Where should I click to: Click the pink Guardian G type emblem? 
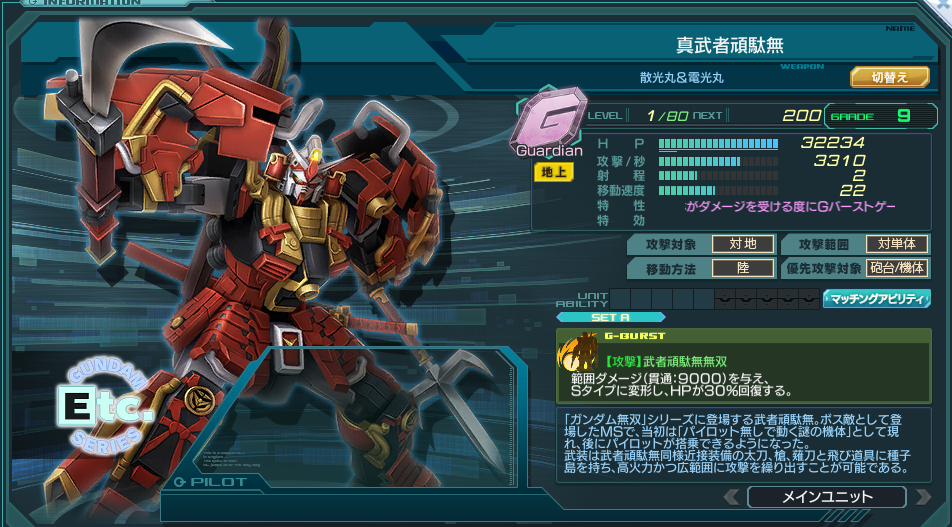click(549, 124)
